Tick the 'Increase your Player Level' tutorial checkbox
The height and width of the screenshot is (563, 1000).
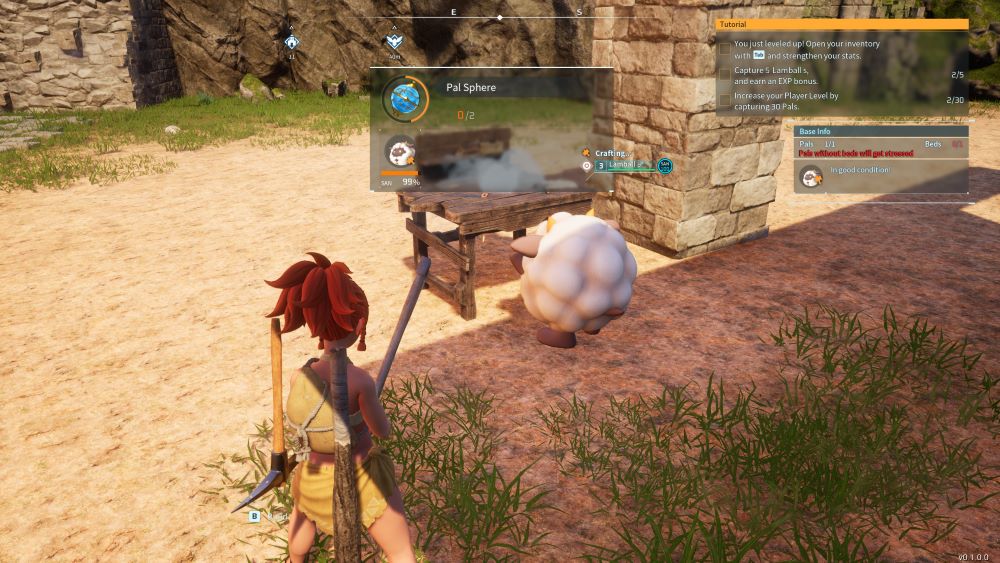725,99
